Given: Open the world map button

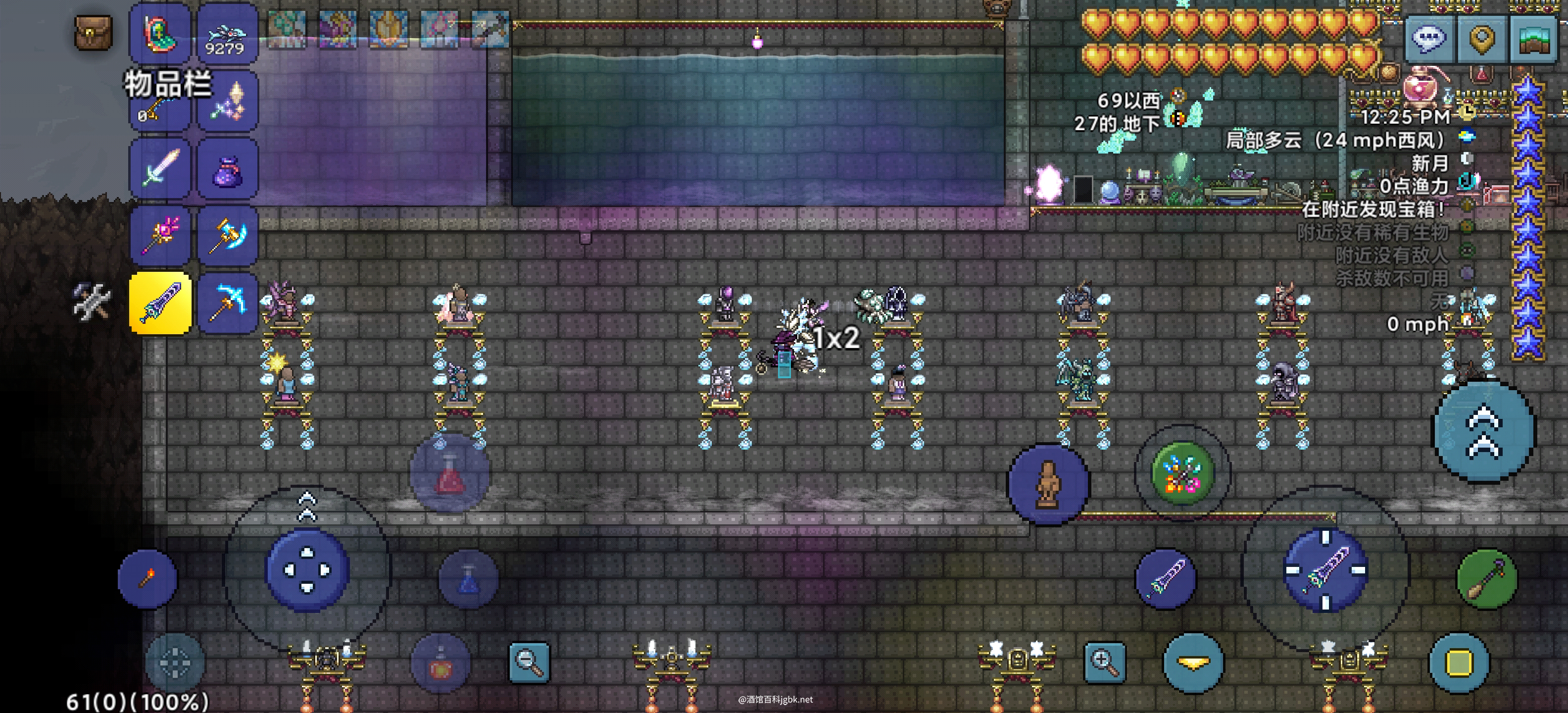Looking at the screenshot, I should pos(1533,39).
